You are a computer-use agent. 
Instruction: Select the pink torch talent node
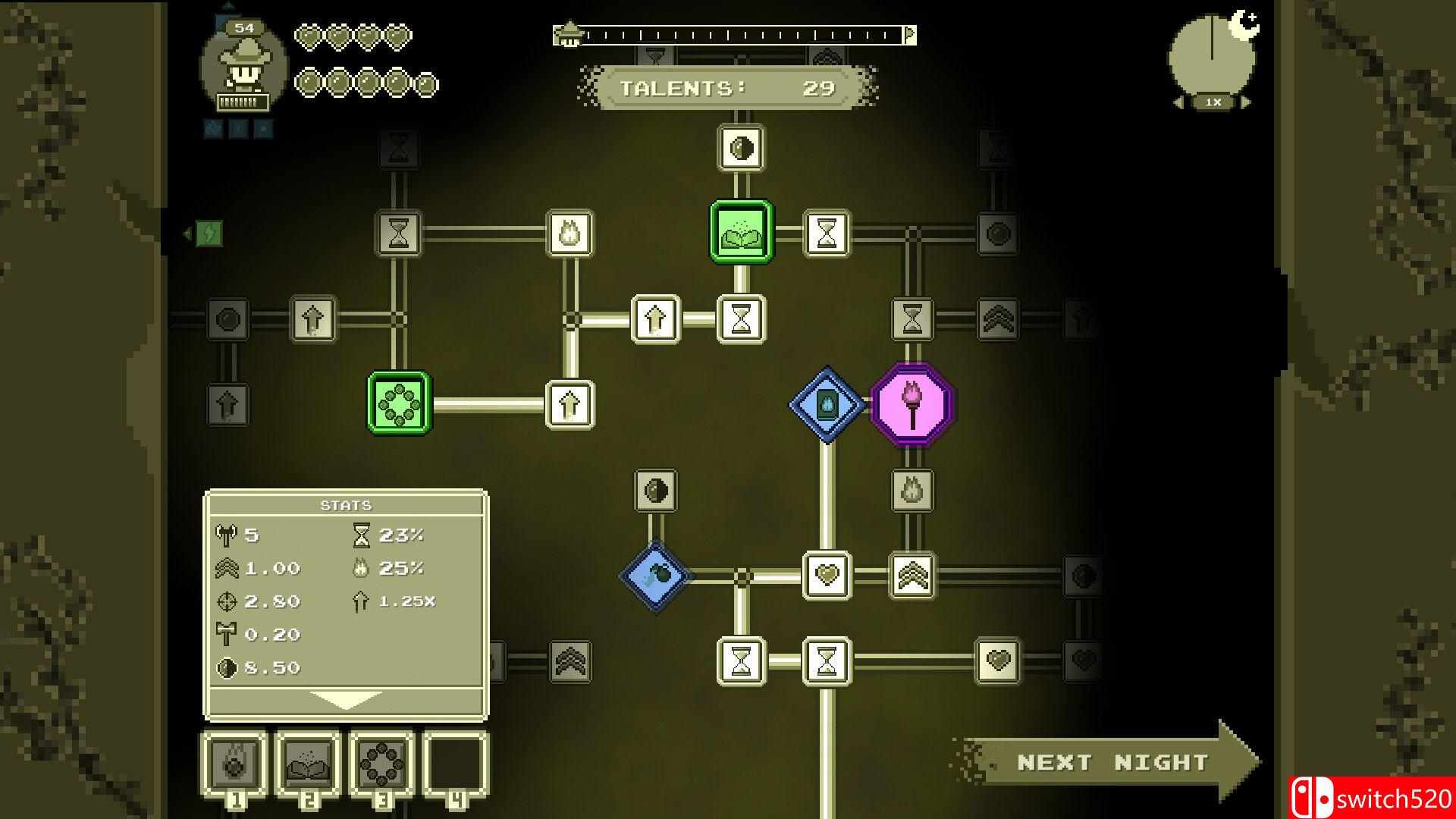pyautogui.click(x=912, y=405)
